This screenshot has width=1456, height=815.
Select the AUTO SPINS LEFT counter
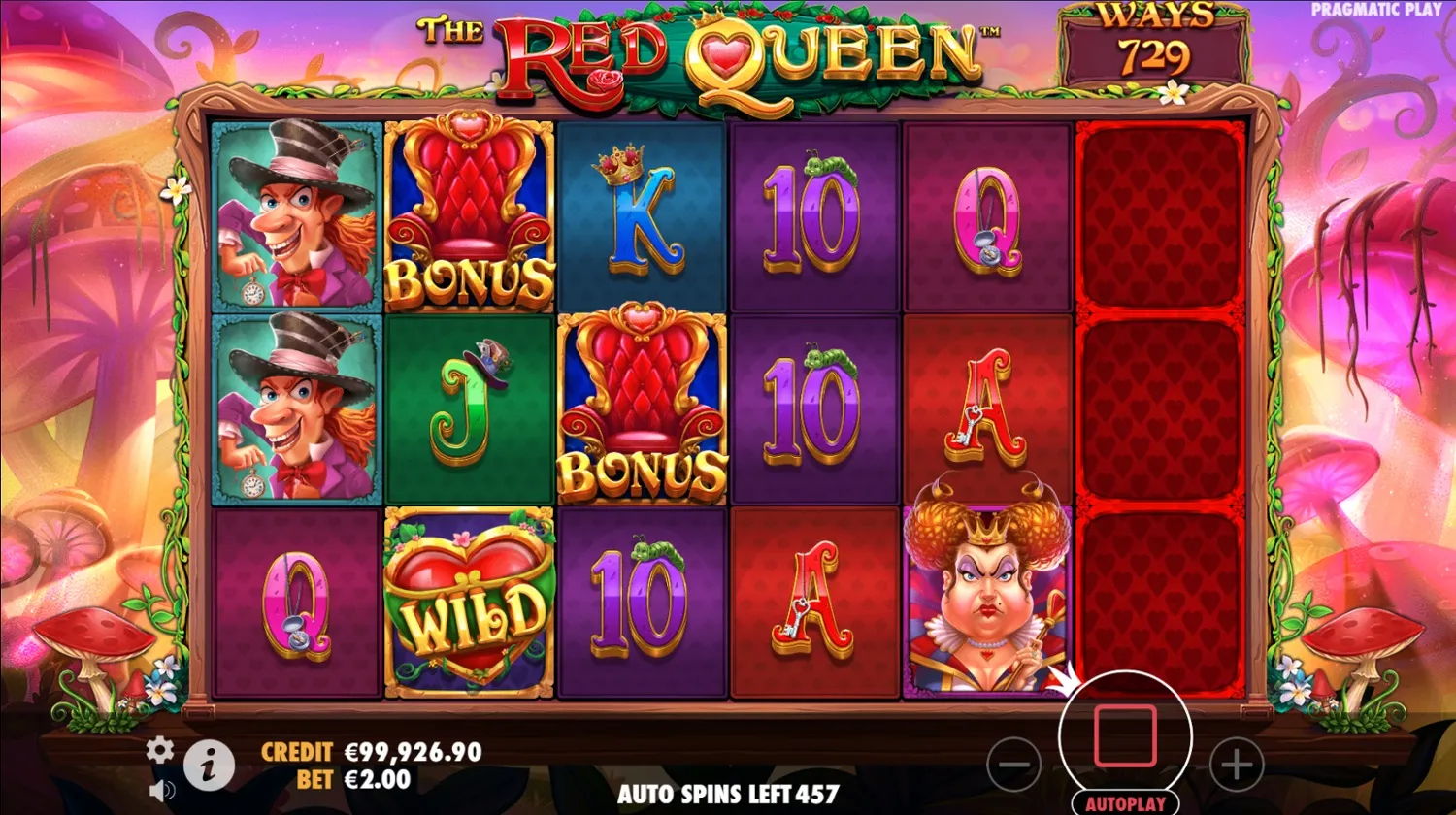728,794
